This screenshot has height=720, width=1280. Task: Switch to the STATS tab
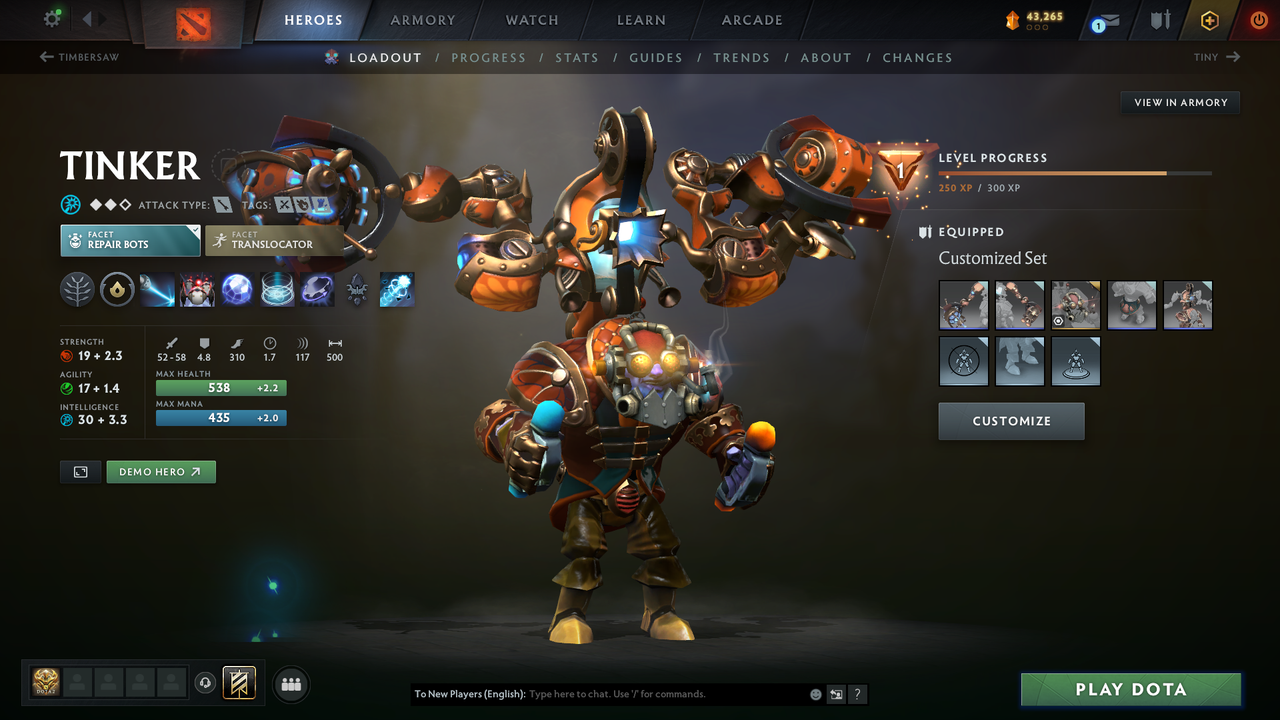577,57
